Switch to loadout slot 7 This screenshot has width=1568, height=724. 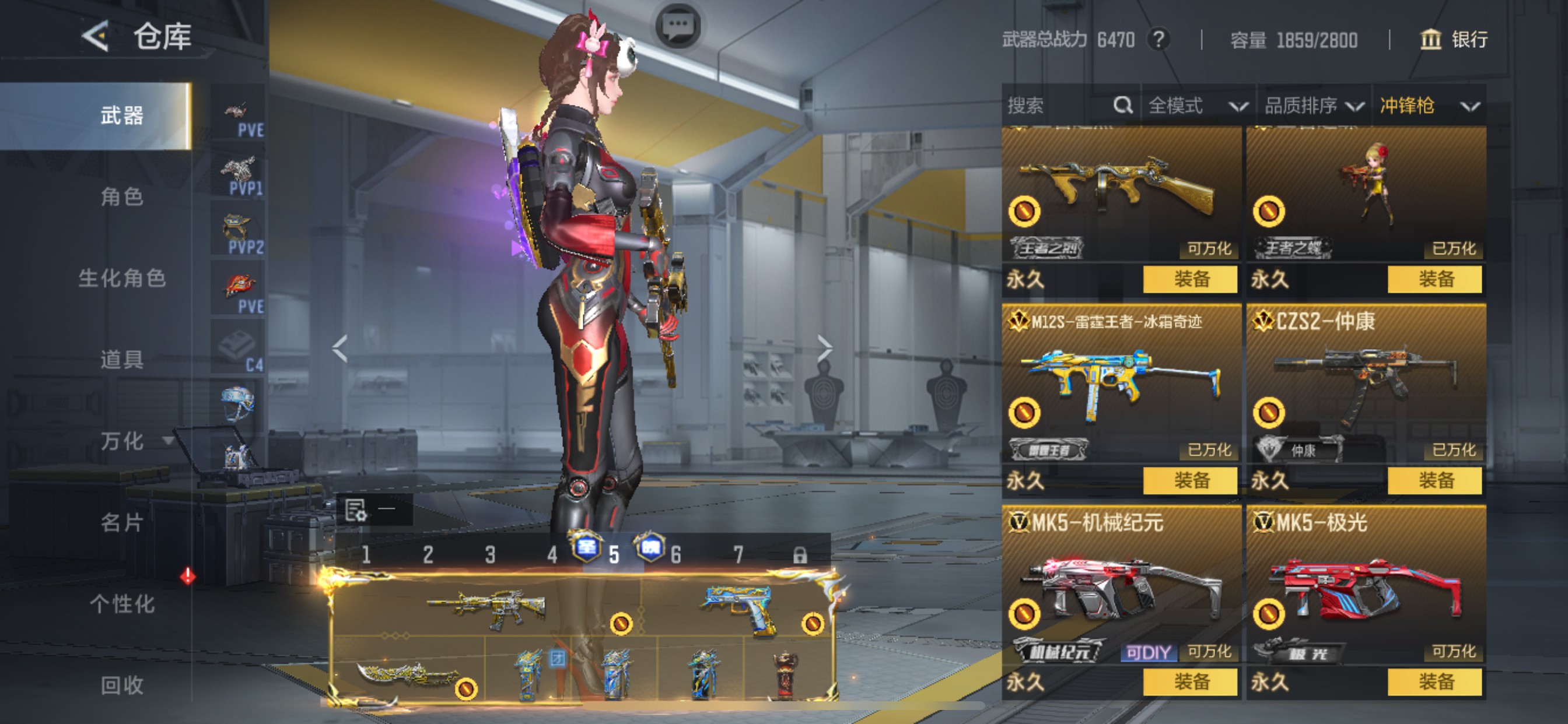(738, 555)
